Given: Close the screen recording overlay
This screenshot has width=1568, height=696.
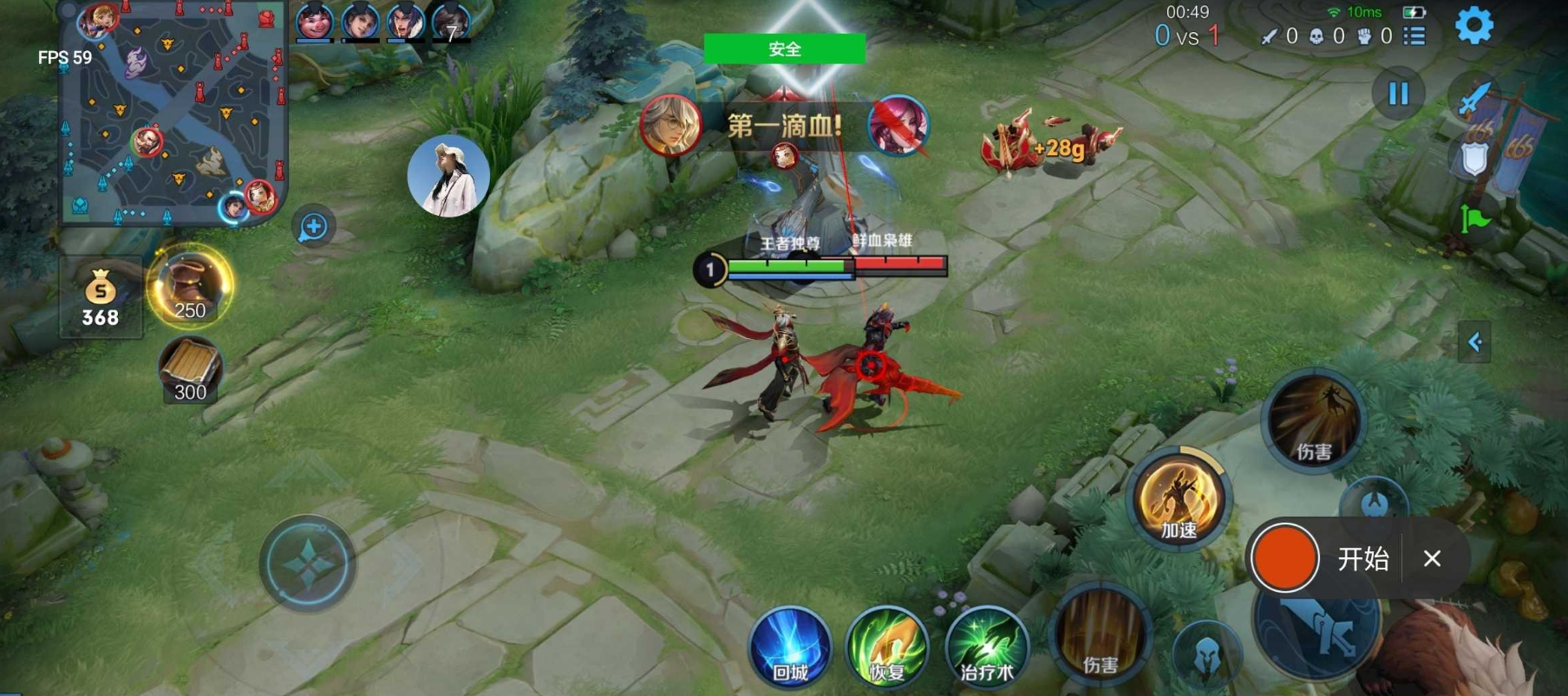Looking at the screenshot, I should [x=1432, y=559].
